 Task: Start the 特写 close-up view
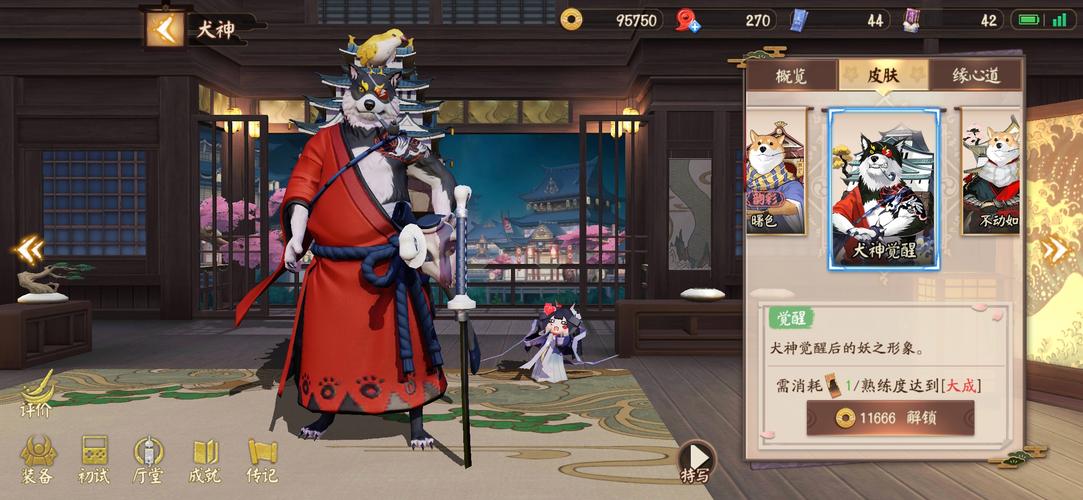(x=696, y=462)
